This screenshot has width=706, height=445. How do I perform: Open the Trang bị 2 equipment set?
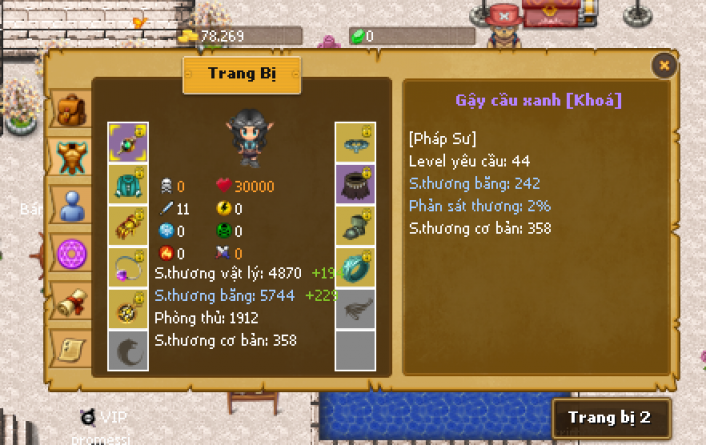[610, 417]
